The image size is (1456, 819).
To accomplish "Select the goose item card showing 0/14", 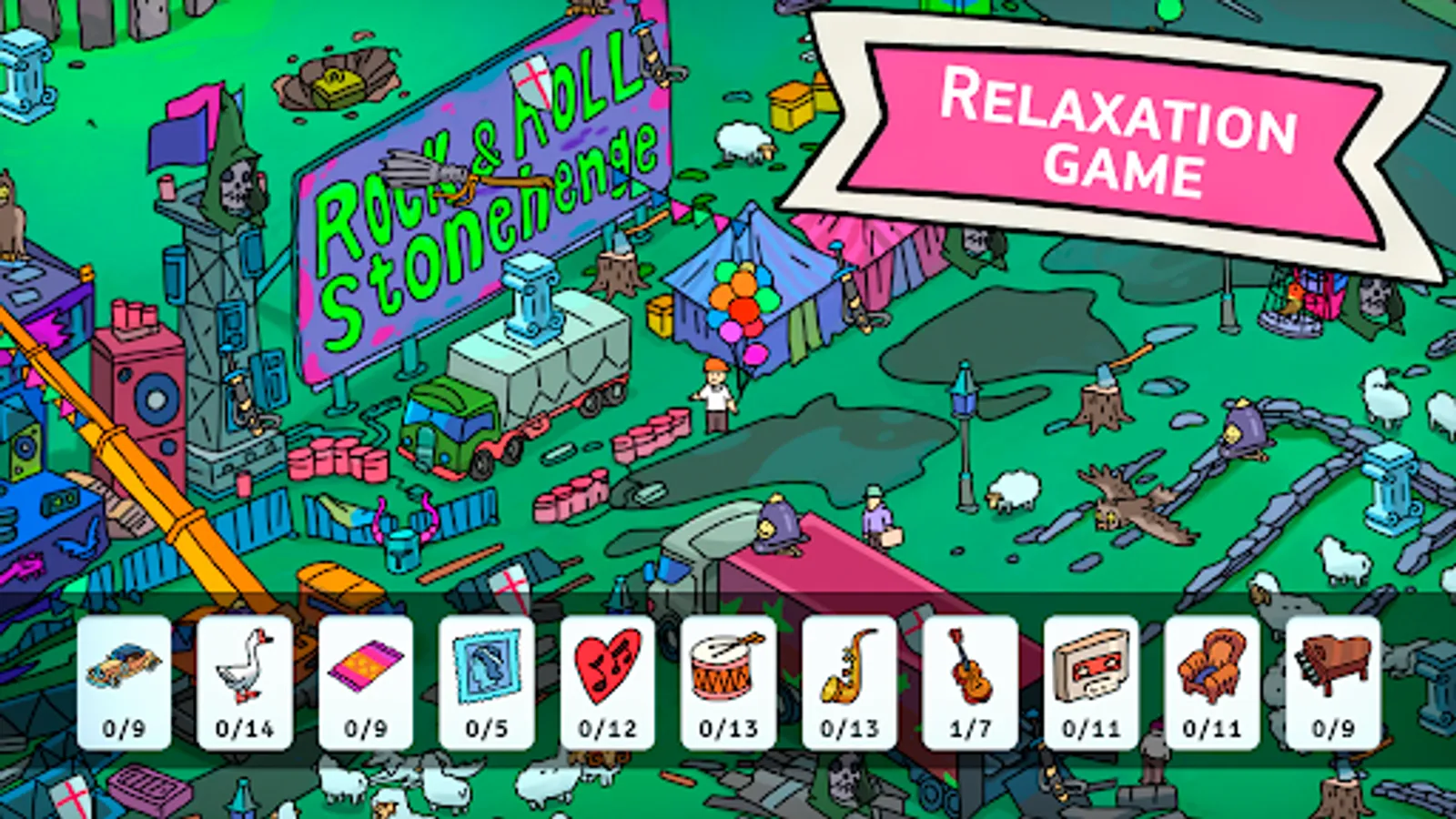I will (244, 678).
